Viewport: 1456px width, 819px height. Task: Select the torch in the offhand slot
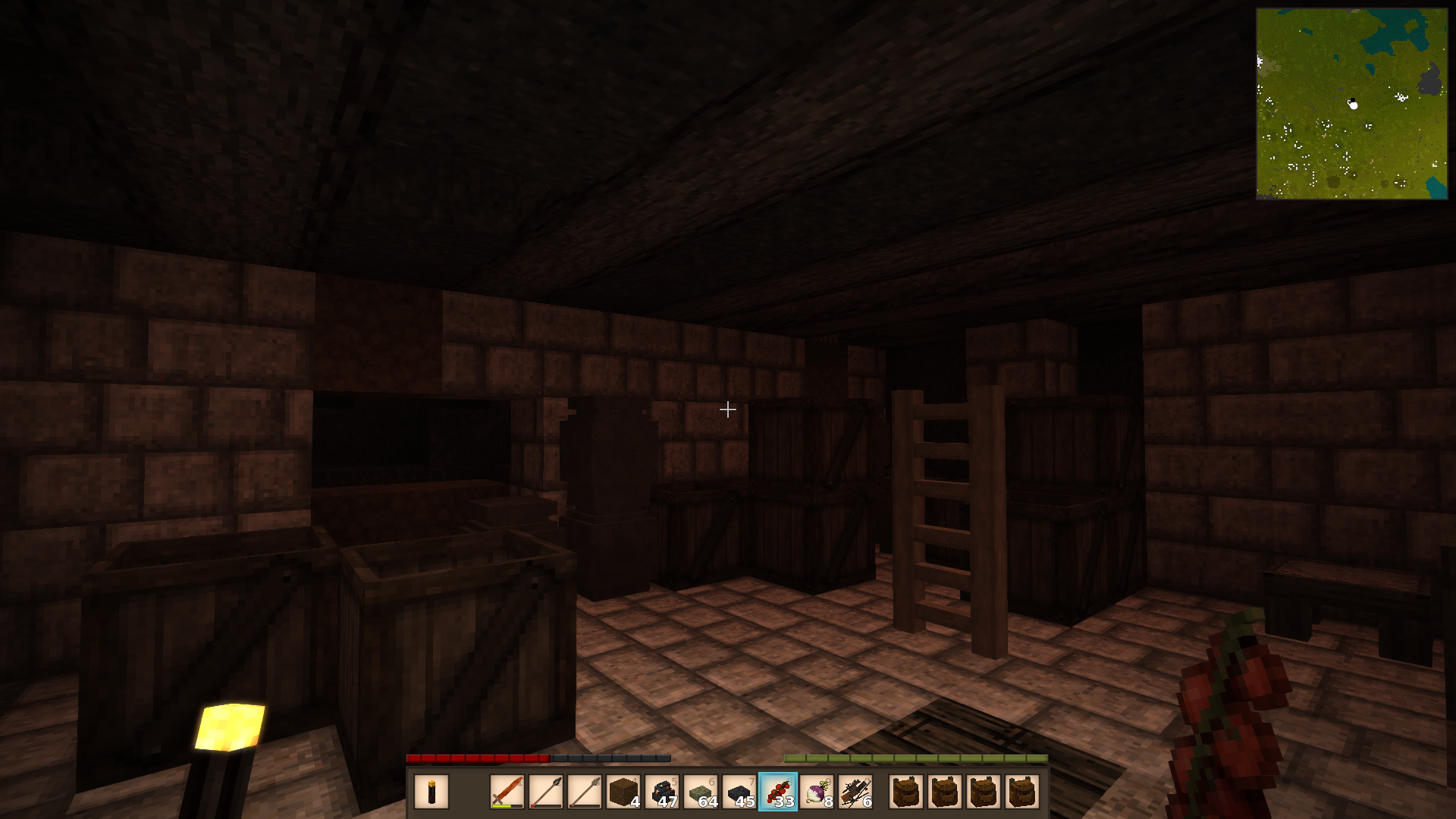pos(431,792)
